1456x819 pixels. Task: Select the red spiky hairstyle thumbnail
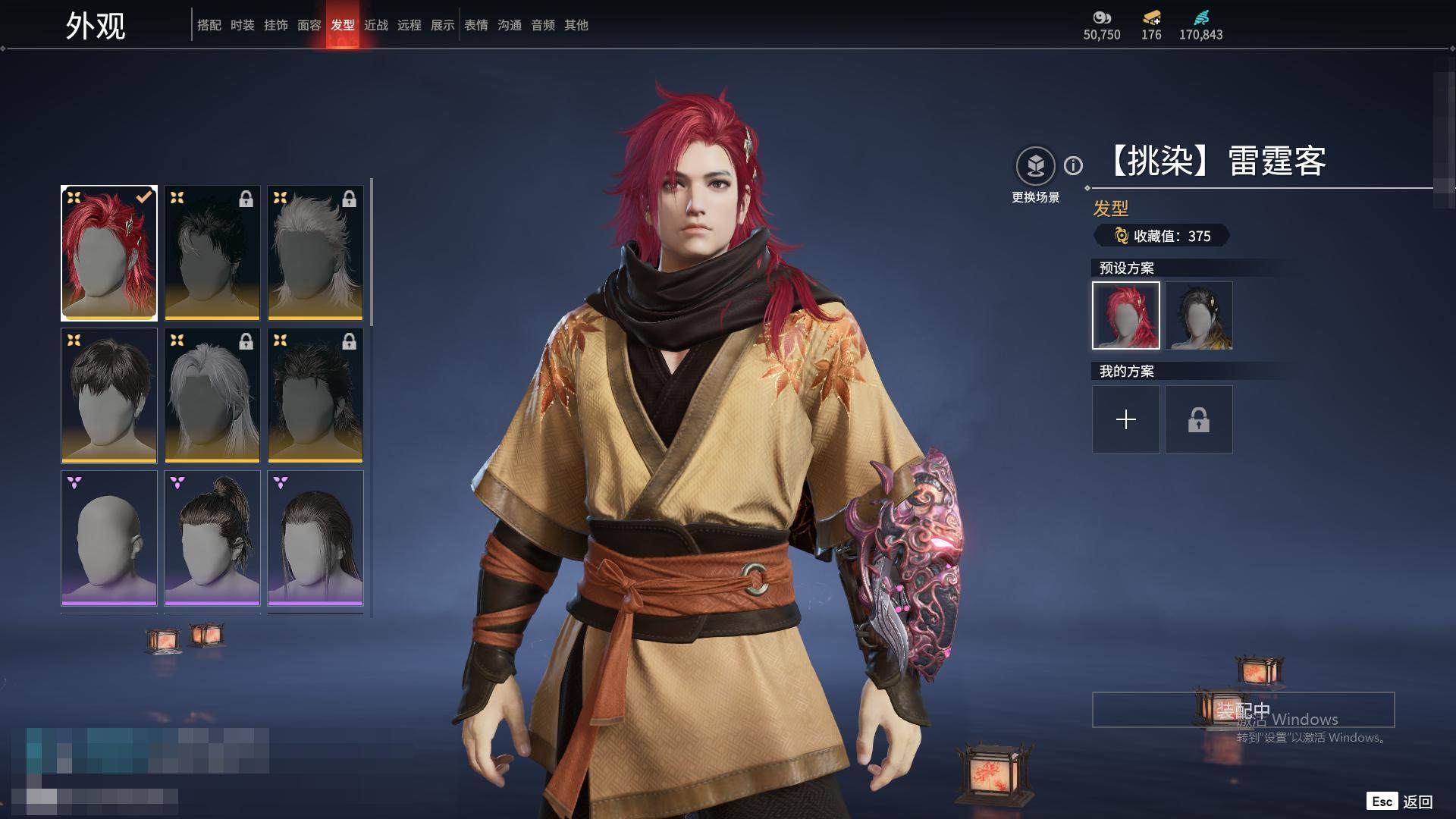109,253
